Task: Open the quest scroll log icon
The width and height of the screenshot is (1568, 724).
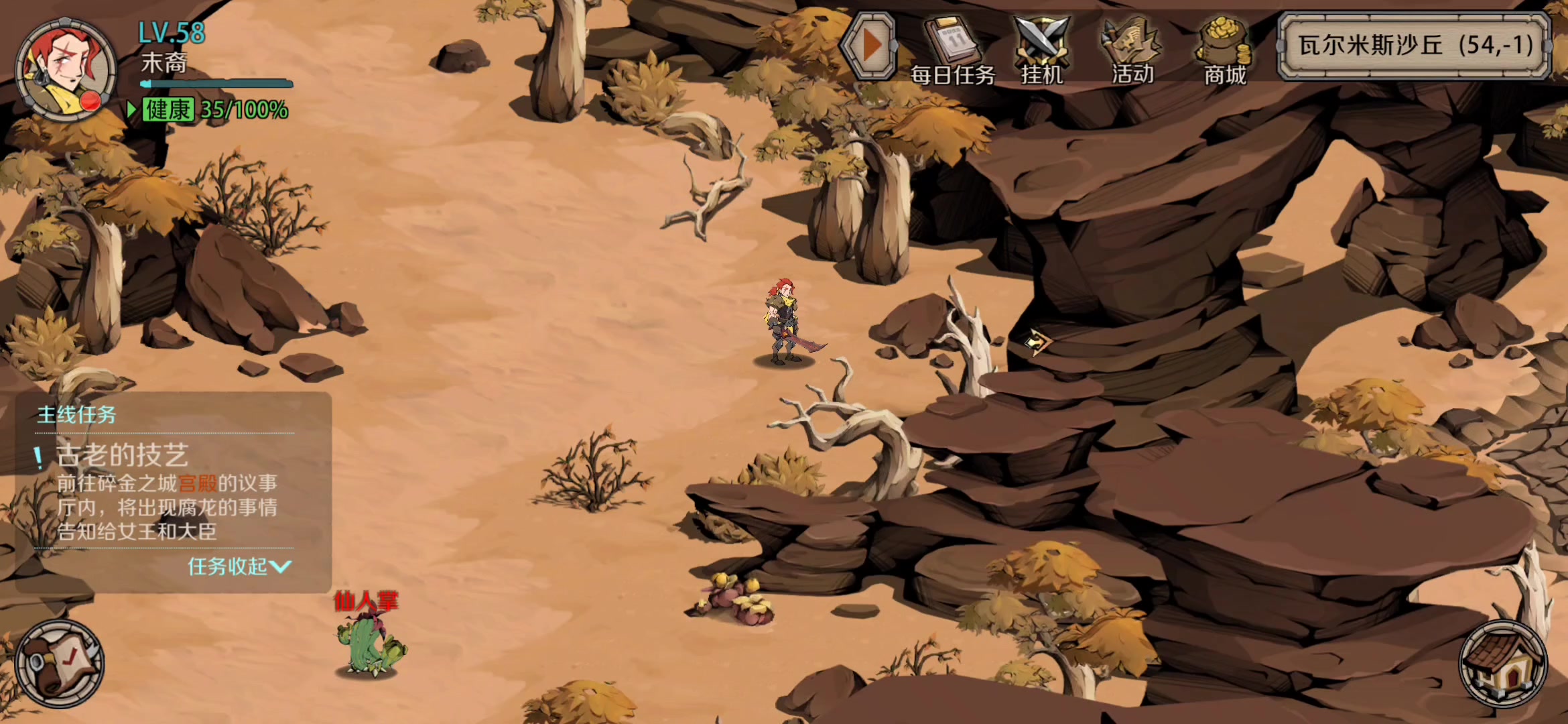Action: (60, 664)
